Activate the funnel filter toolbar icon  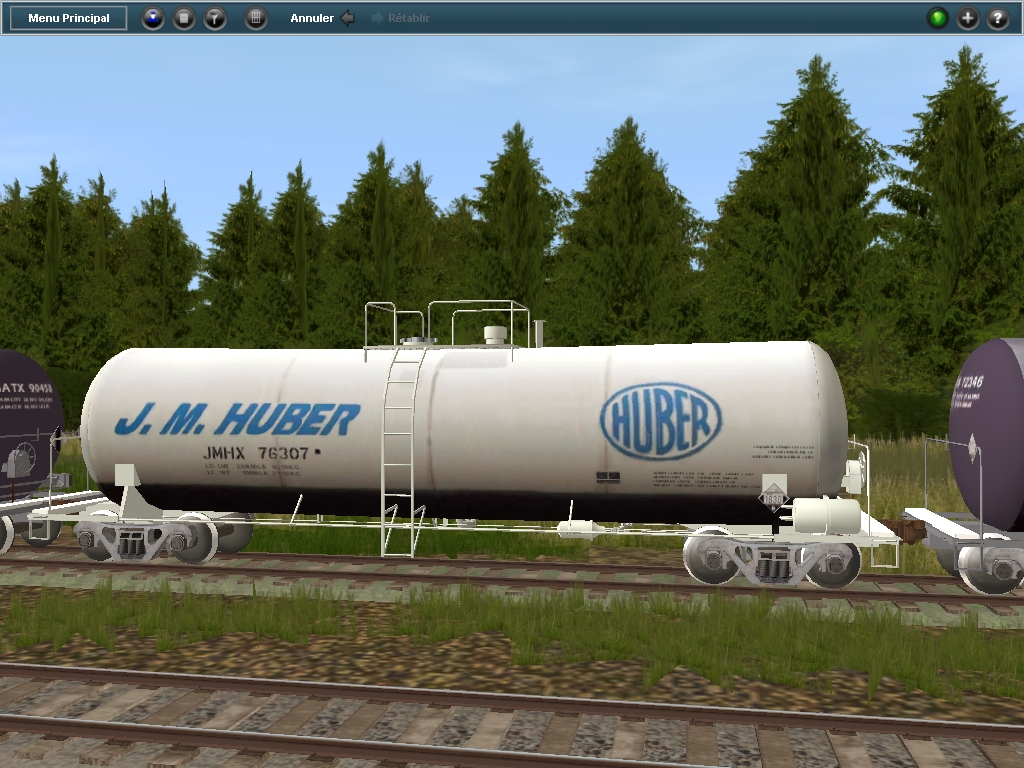click(x=215, y=18)
